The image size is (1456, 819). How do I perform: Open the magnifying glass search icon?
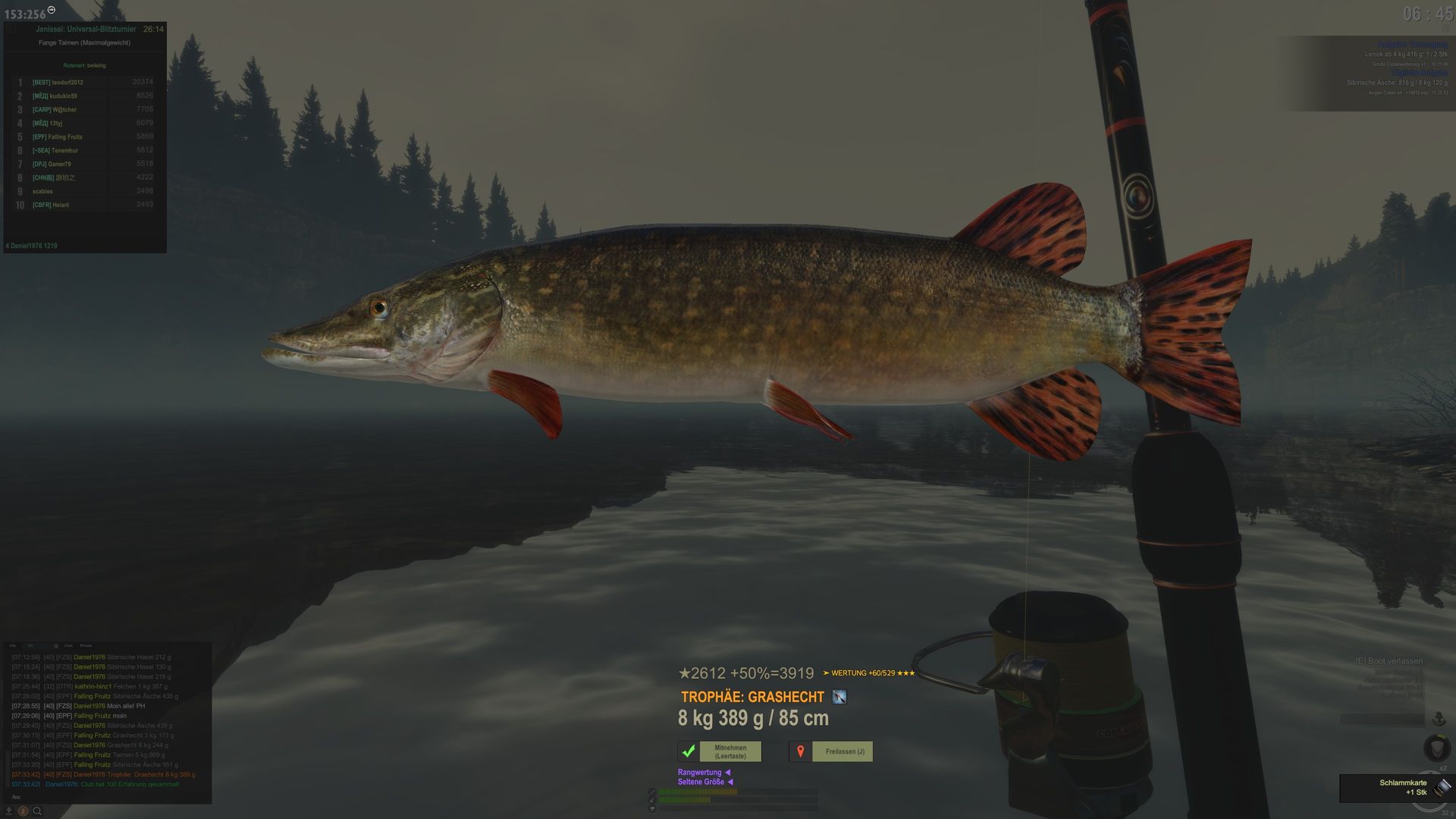click(x=36, y=811)
